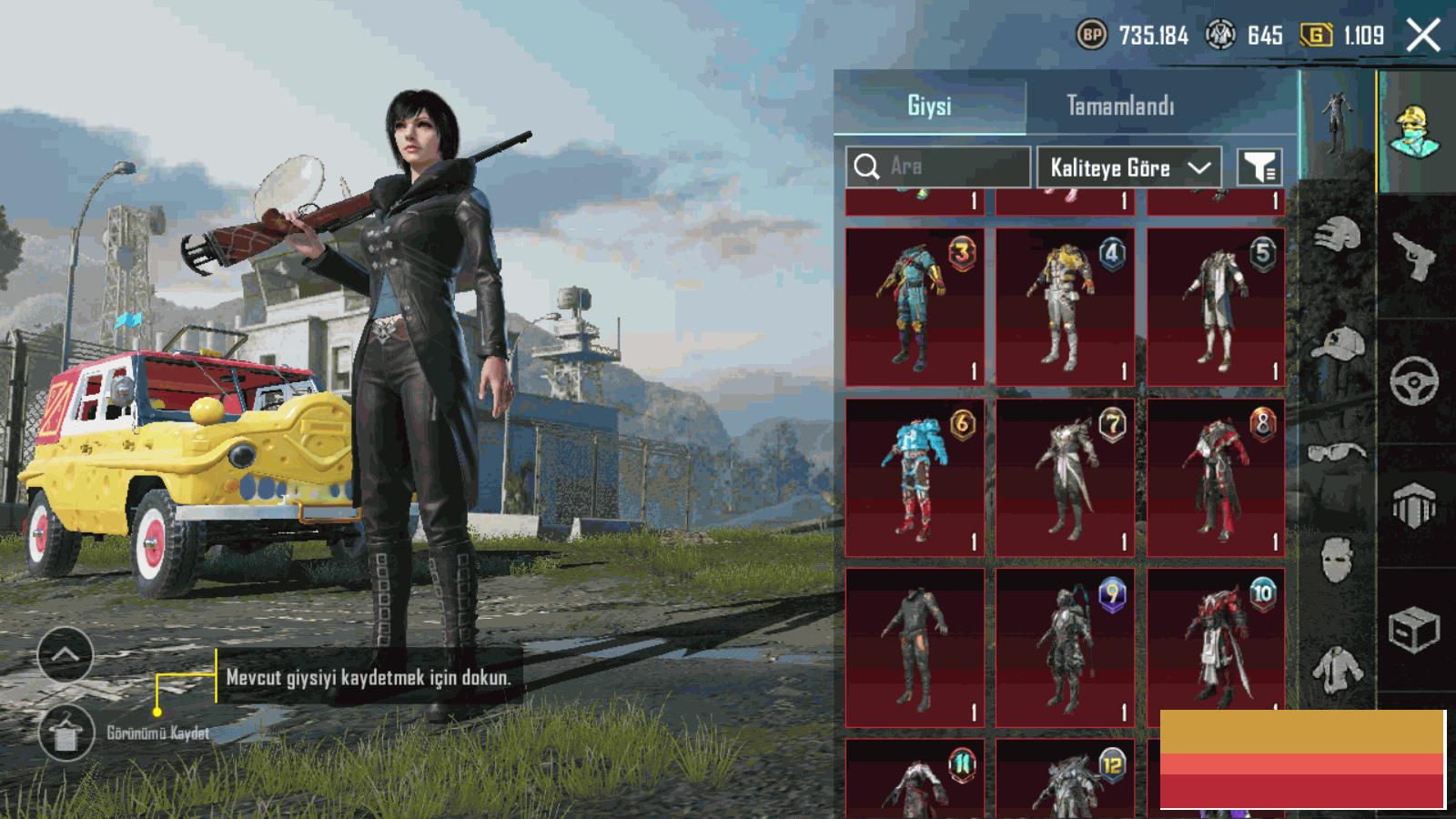This screenshot has width=1456, height=819.
Task: Open the funnel filter options
Action: tap(1259, 167)
